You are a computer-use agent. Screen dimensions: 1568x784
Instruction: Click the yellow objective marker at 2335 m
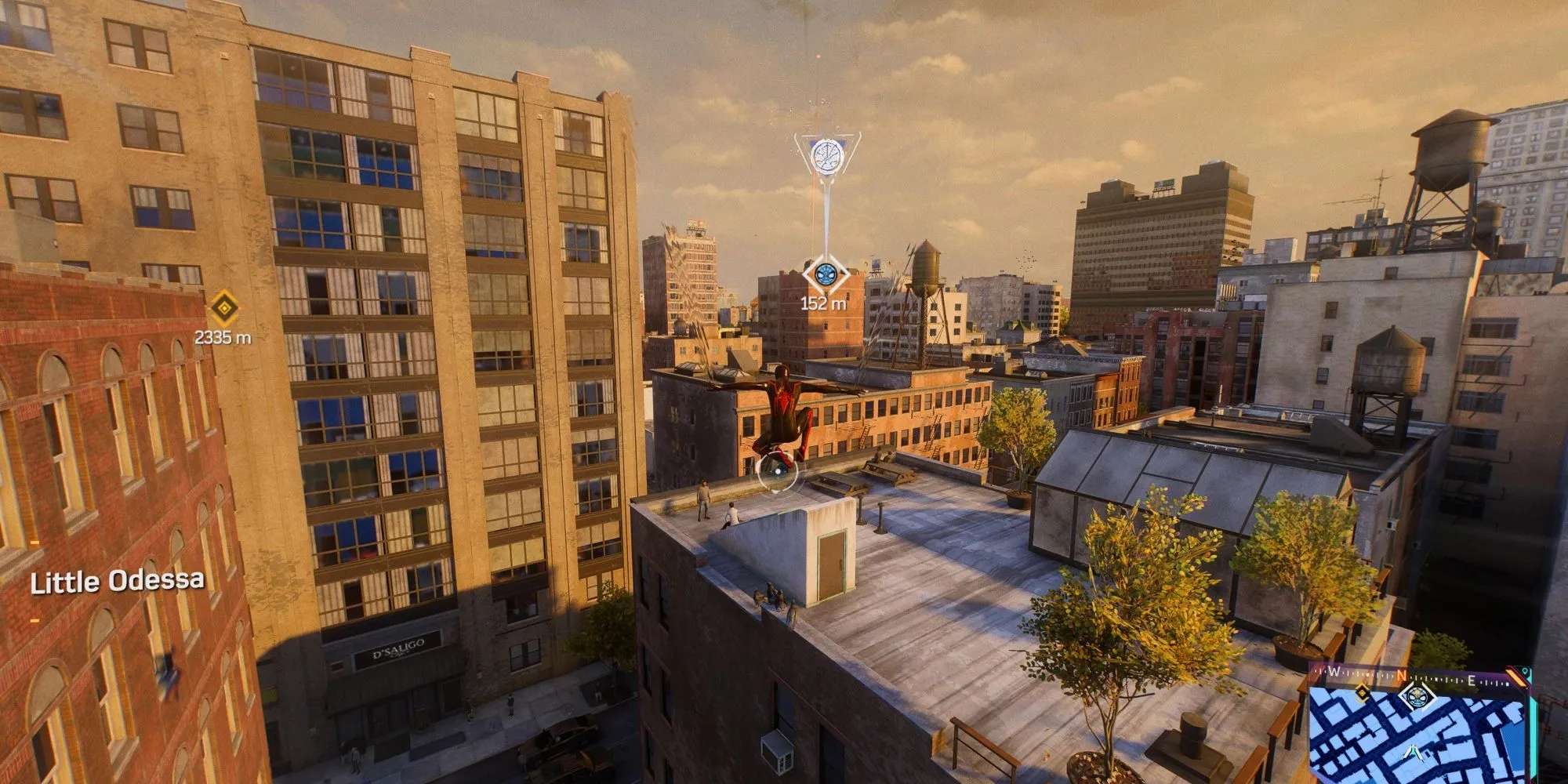click(224, 308)
